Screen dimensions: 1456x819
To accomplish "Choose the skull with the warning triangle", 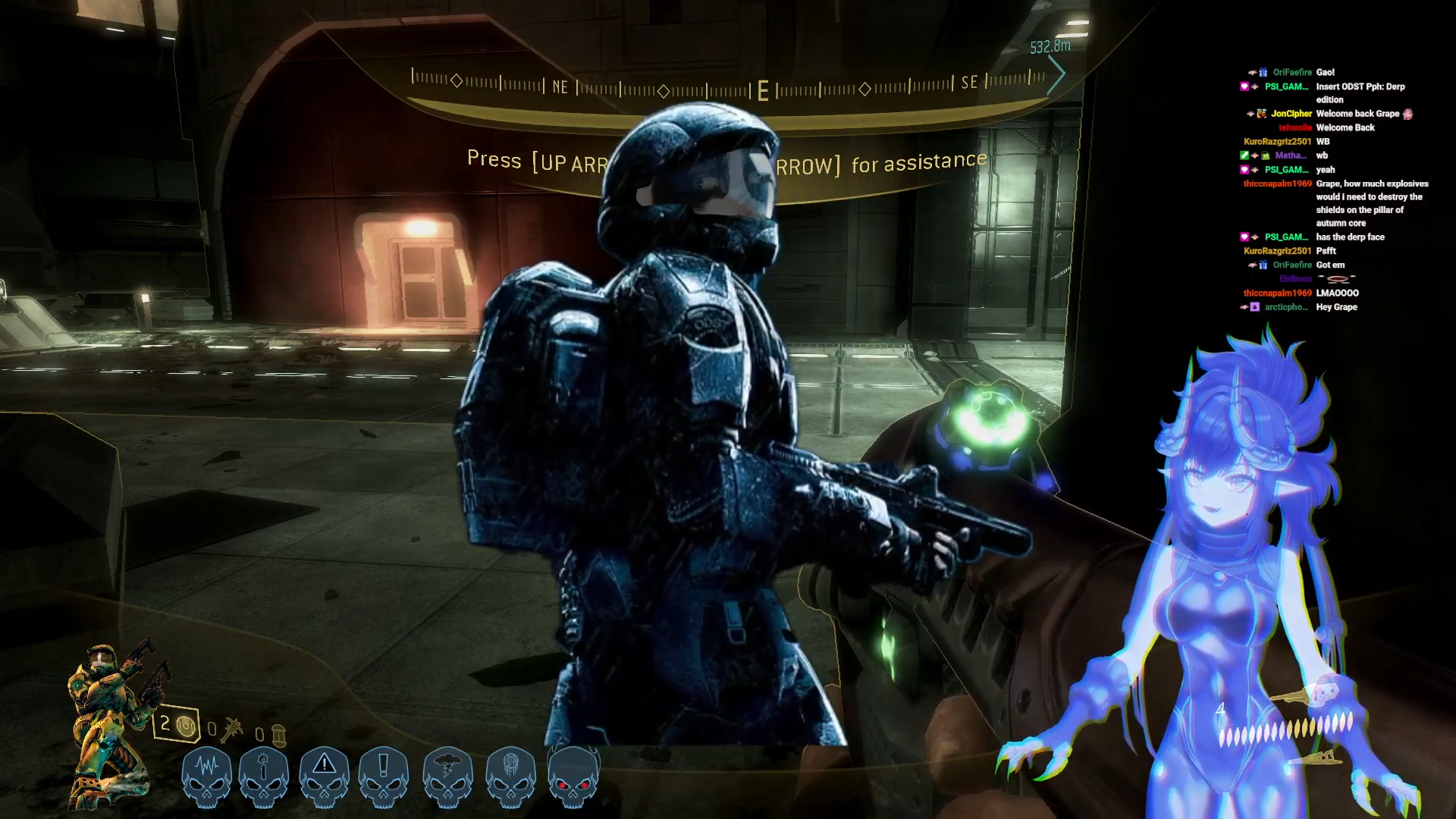I will 324,775.
